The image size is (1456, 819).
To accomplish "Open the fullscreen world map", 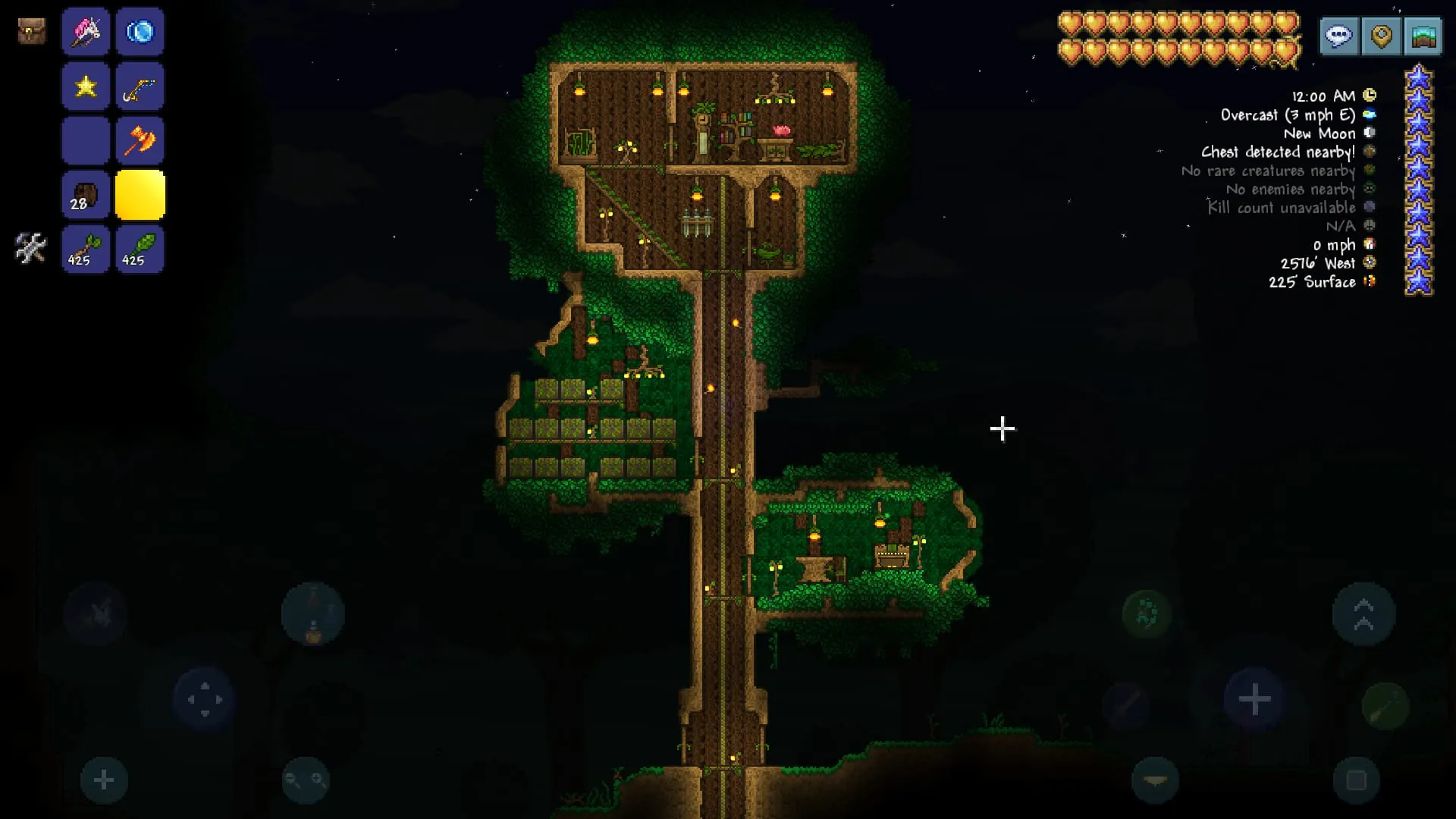I will tap(1423, 36).
